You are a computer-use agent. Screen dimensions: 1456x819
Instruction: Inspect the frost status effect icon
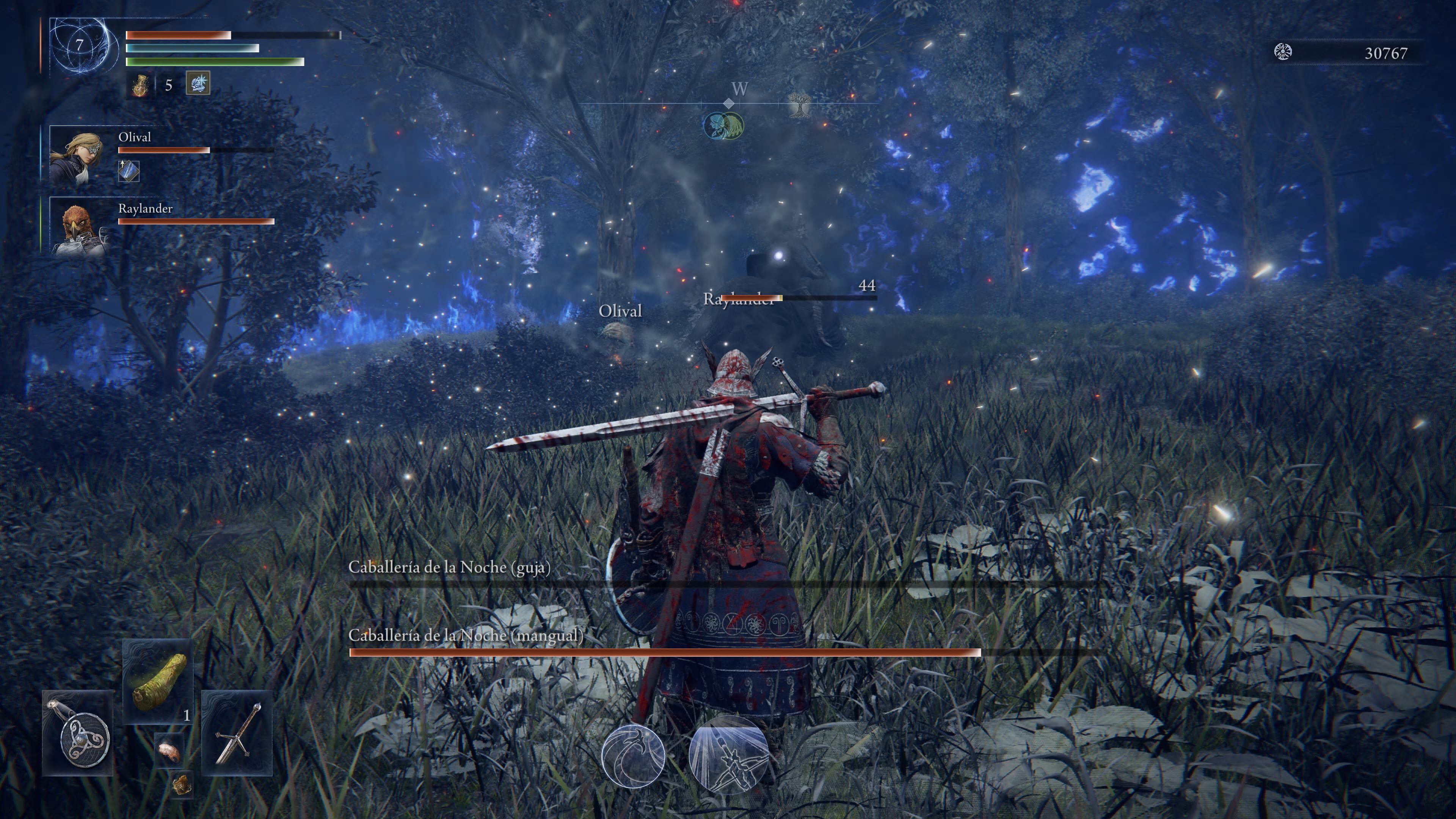click(x=198, y=83)
